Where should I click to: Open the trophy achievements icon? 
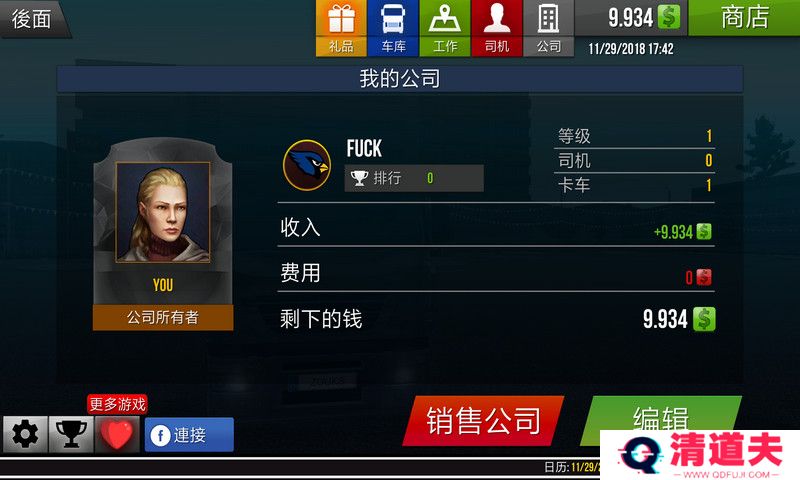[x=71, y=435]
